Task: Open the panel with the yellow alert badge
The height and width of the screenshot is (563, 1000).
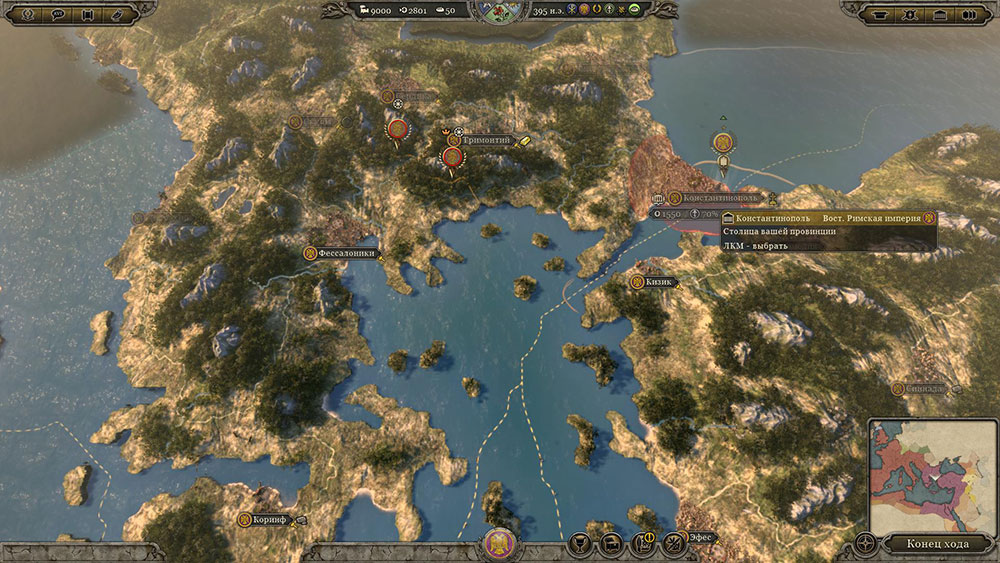Action: (x=642, y=543)
